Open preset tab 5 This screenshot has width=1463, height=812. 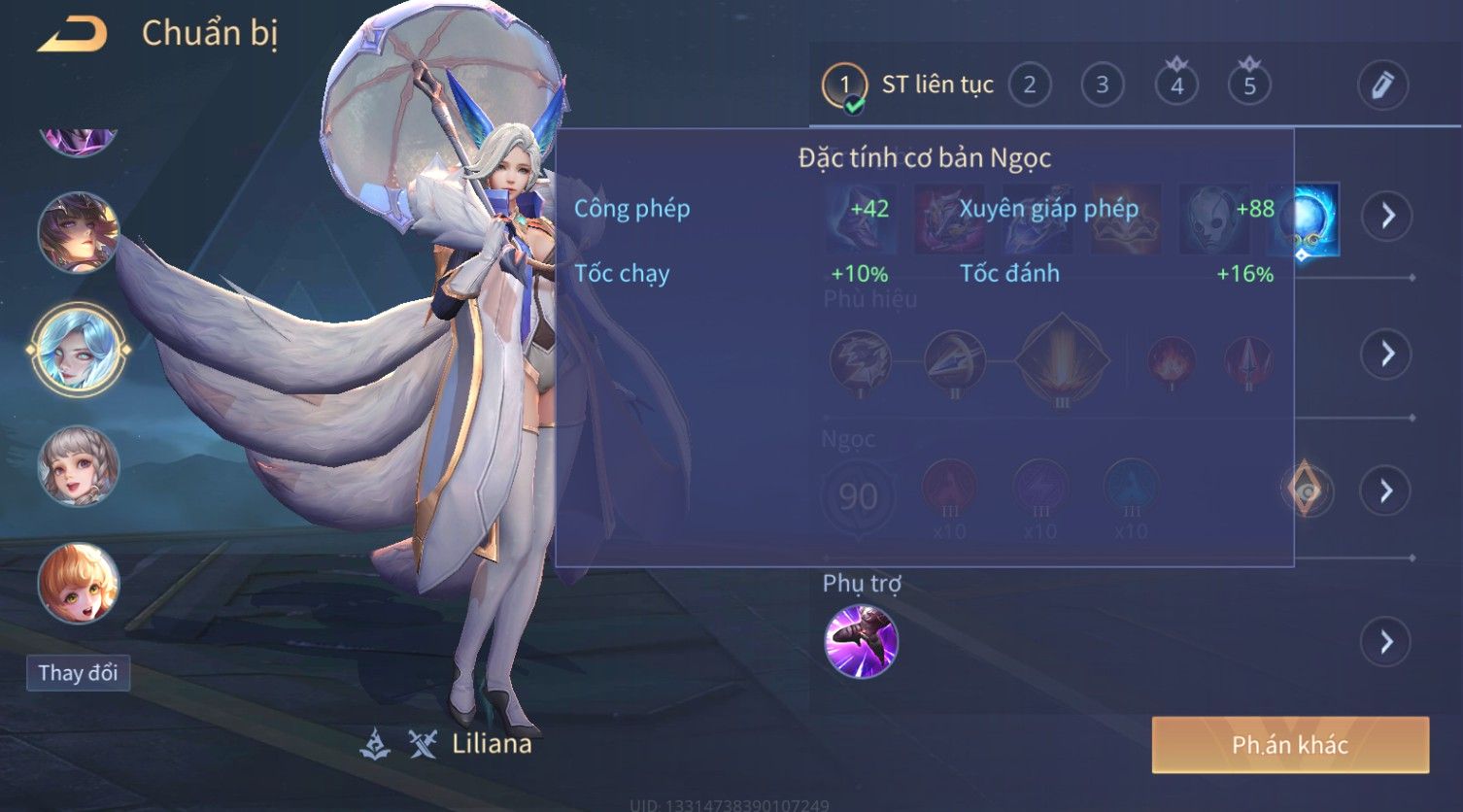[x=1249, y=85]
